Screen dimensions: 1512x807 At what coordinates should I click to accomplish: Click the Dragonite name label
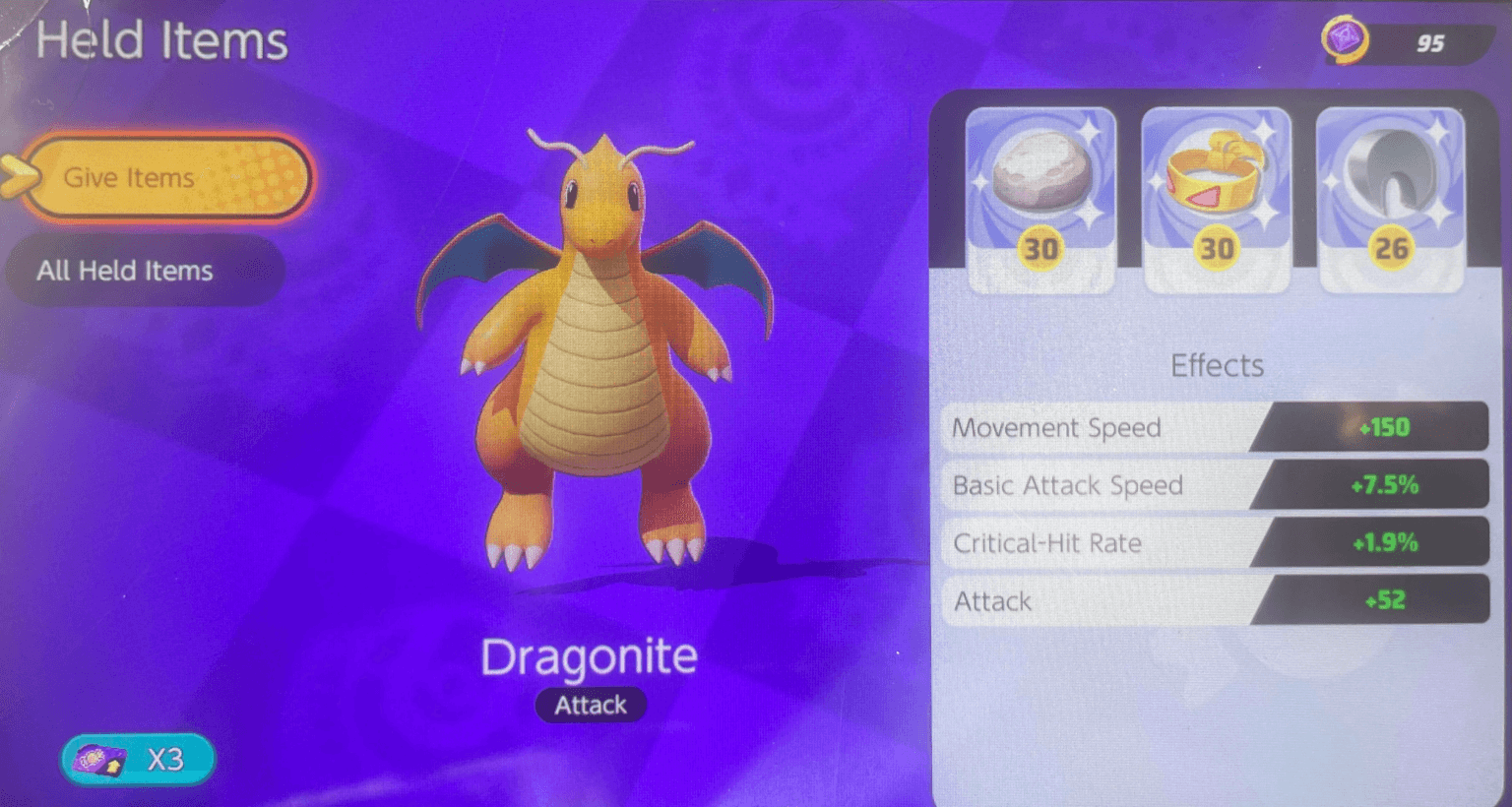tap(591, 655)
